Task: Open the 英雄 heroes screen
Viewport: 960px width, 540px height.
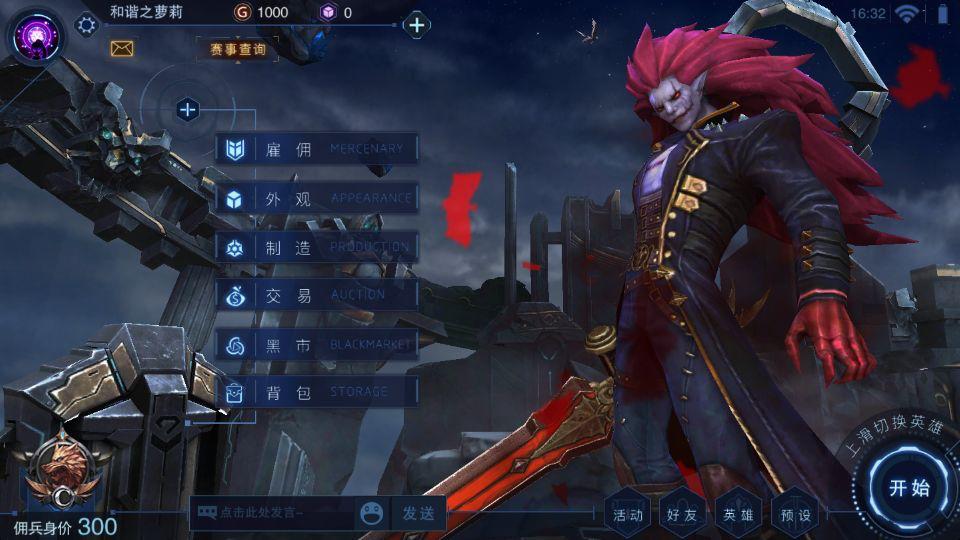Action: [738, 514]
